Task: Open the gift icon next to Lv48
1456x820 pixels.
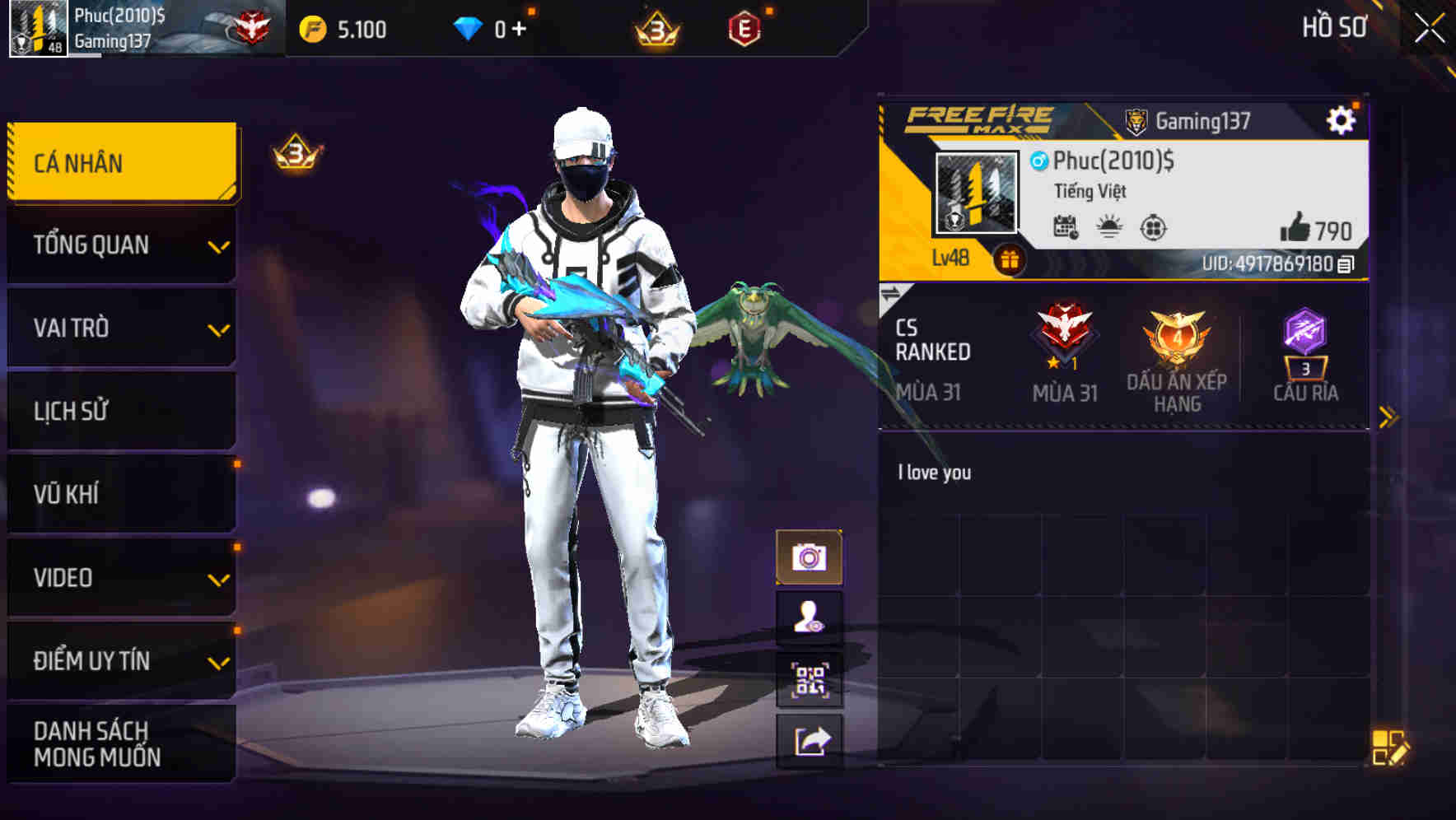Action: click(x=1009, y=258)
